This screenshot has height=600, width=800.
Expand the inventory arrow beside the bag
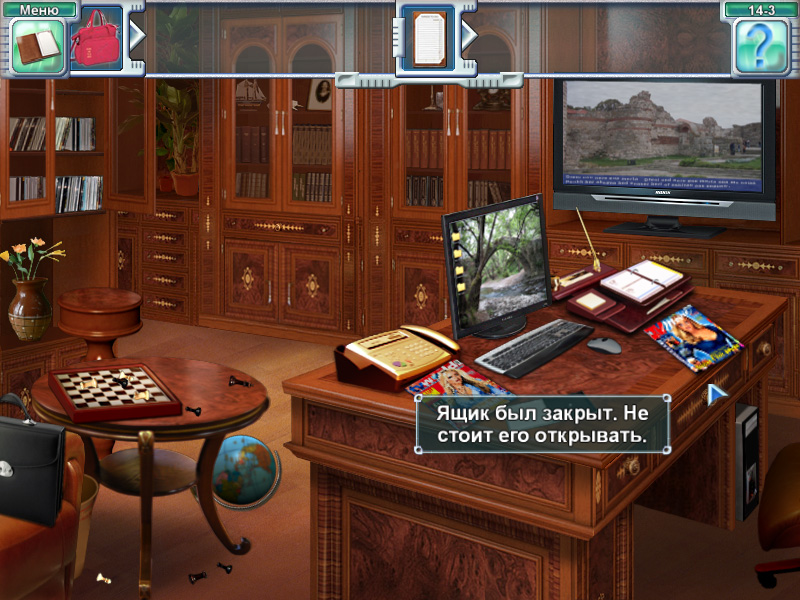point(137,35)
